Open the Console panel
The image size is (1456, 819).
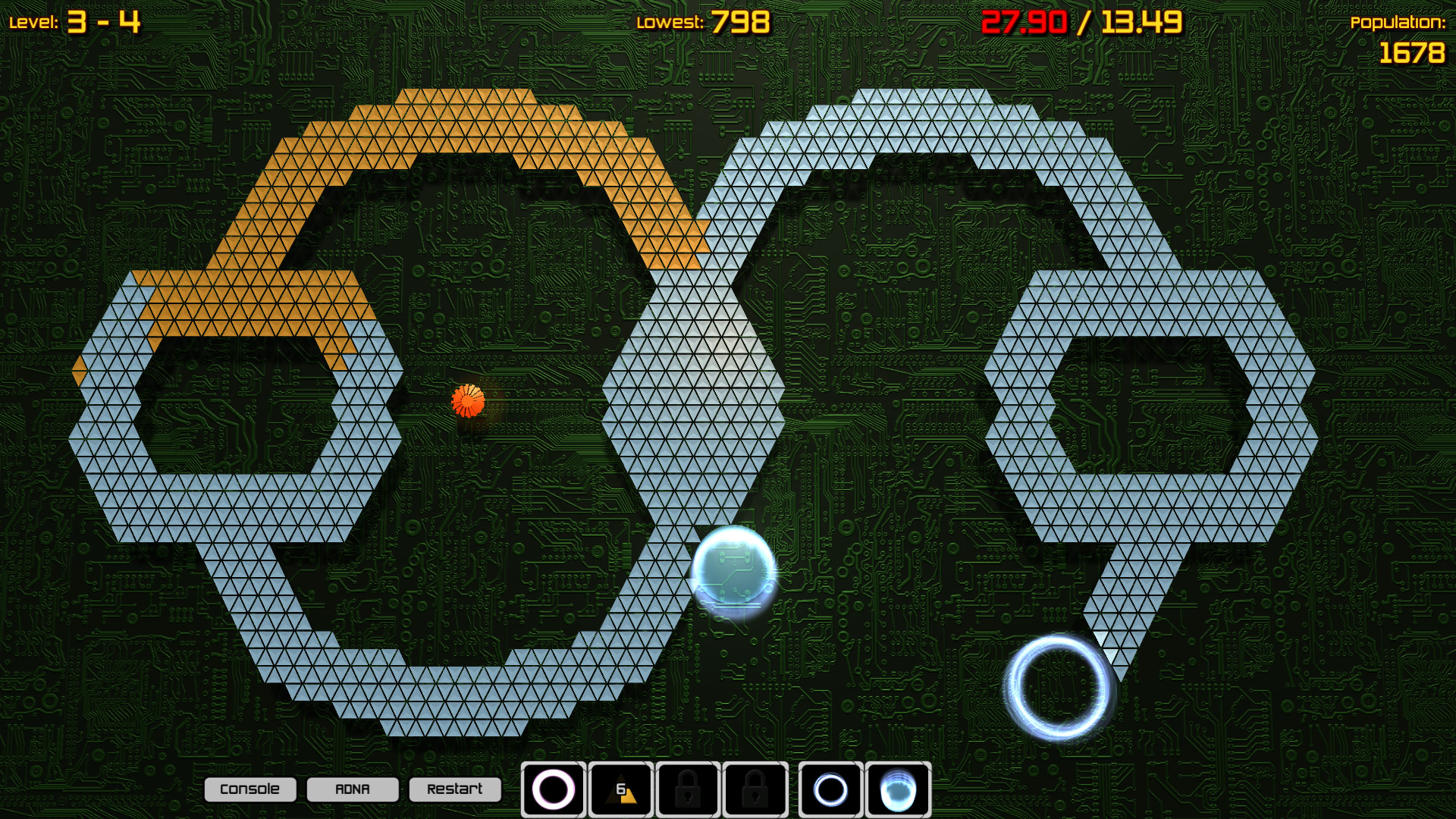coord(250,789)
